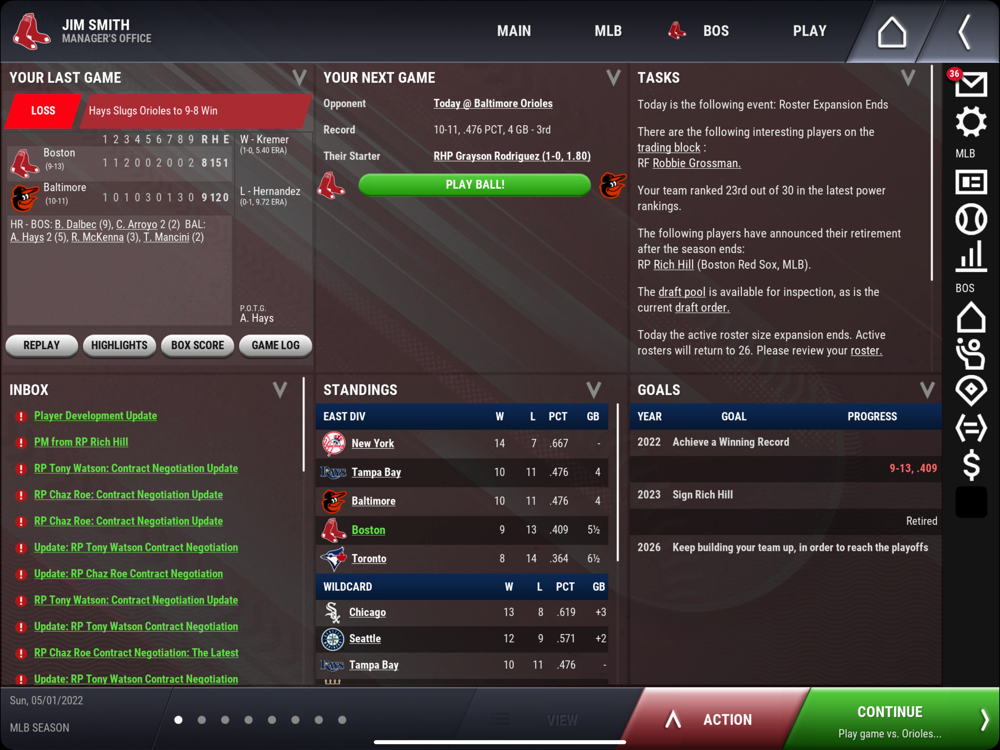Click the back arrow in top bar
The image size is (1000, 750).
tap(964, 32)
